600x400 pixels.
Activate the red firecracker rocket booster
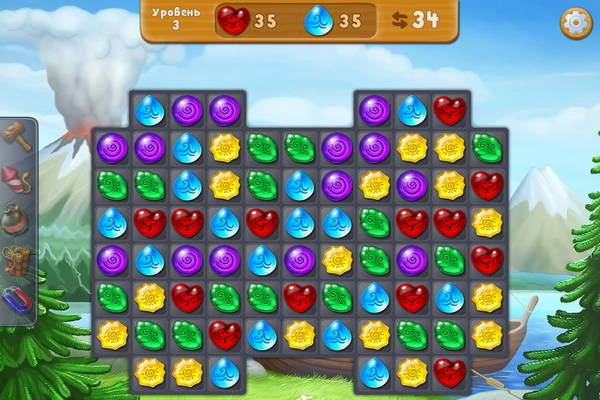click(x=15, y=177)
